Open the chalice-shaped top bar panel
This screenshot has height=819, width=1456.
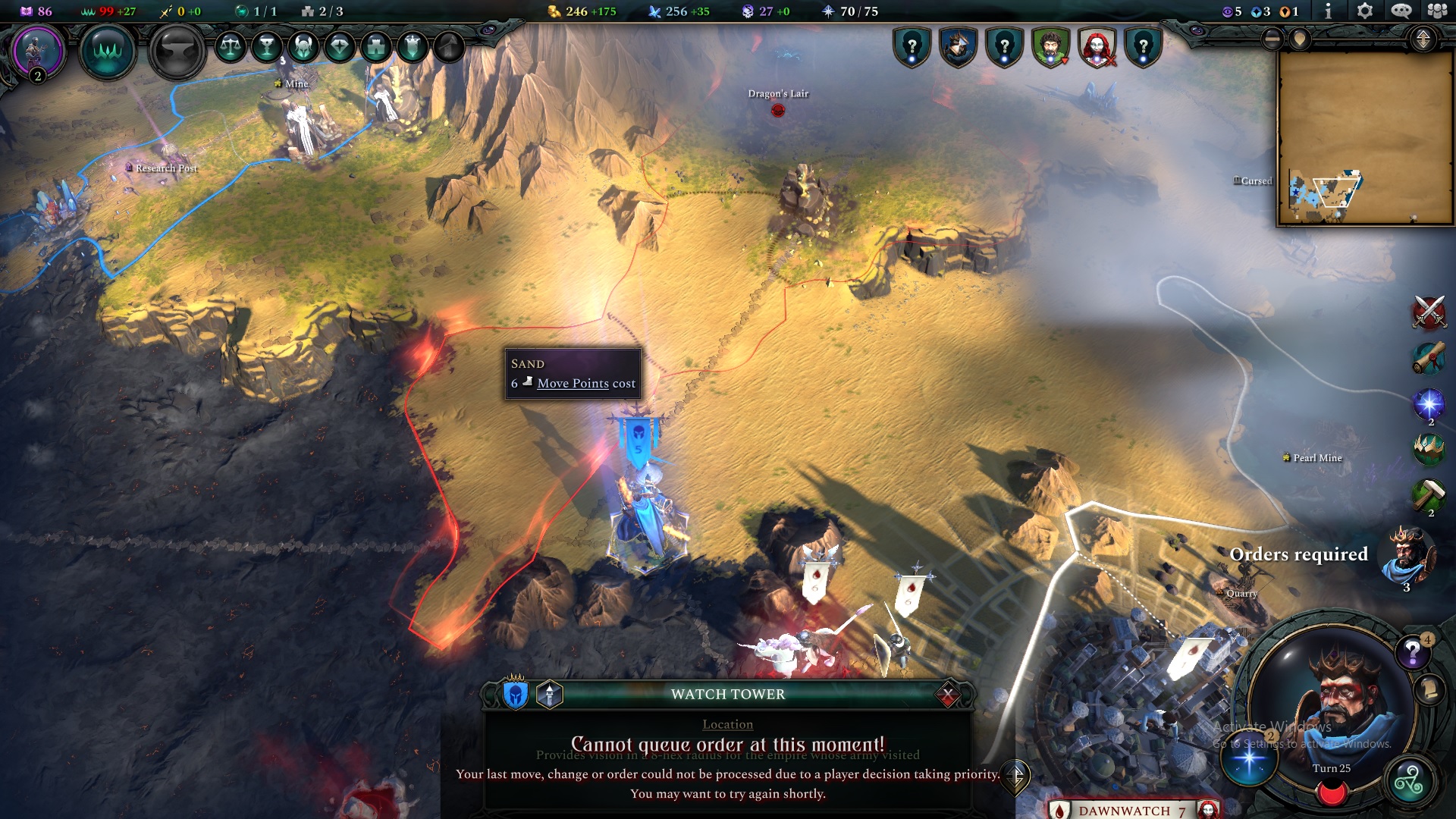click(265, 47)
